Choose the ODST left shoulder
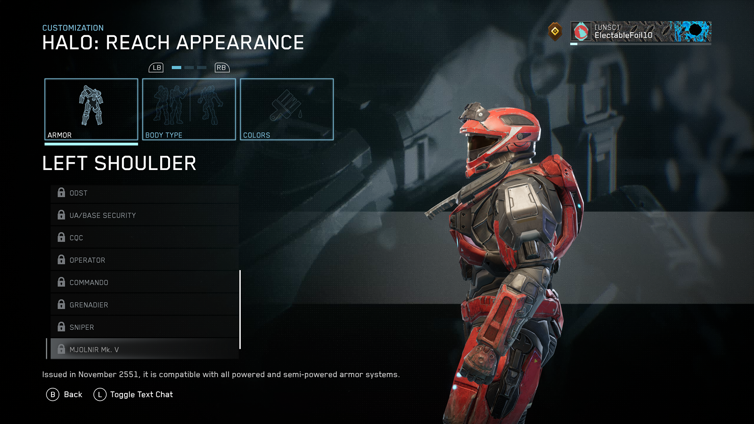The width and height of the screenshot is (754, 424). click(x=144, y=193)
